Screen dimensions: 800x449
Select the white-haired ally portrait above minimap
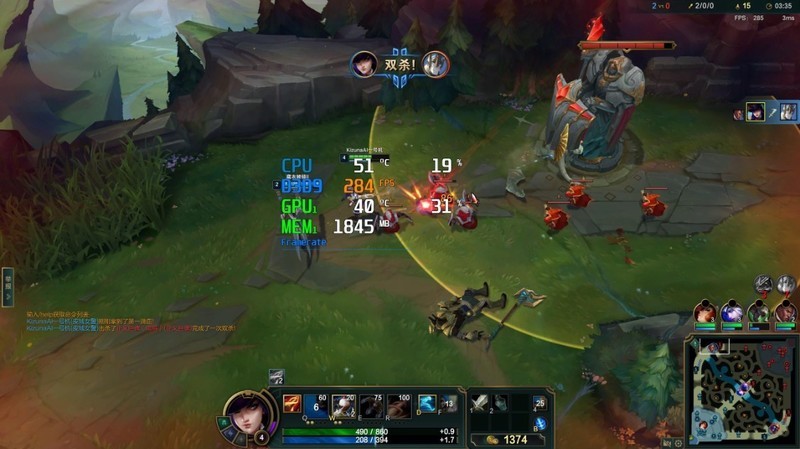pyautogui.click(x=733, y=312)
